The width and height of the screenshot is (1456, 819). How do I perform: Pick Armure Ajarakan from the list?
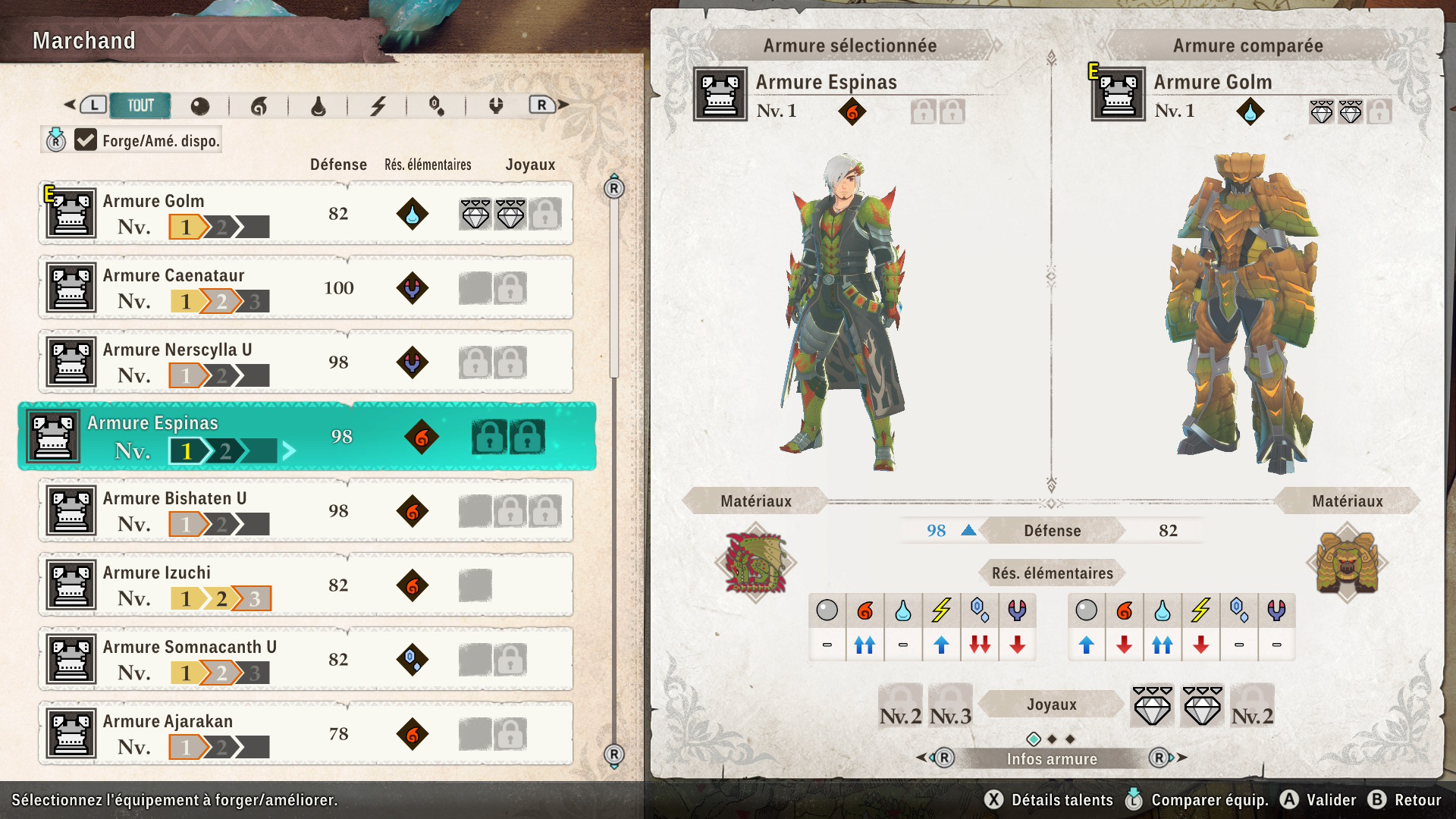(306, 734)
